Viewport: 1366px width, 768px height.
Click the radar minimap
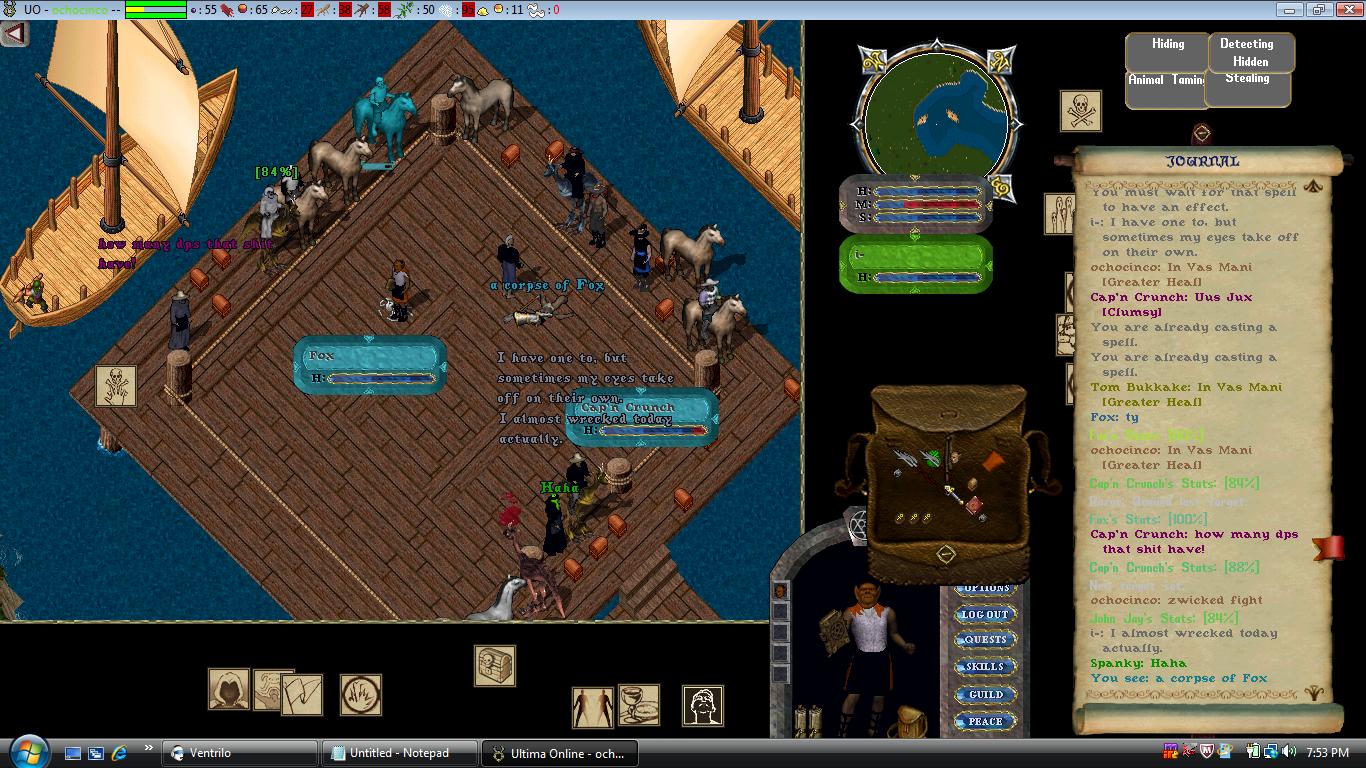pyautogui.click(x=934, y=121)
